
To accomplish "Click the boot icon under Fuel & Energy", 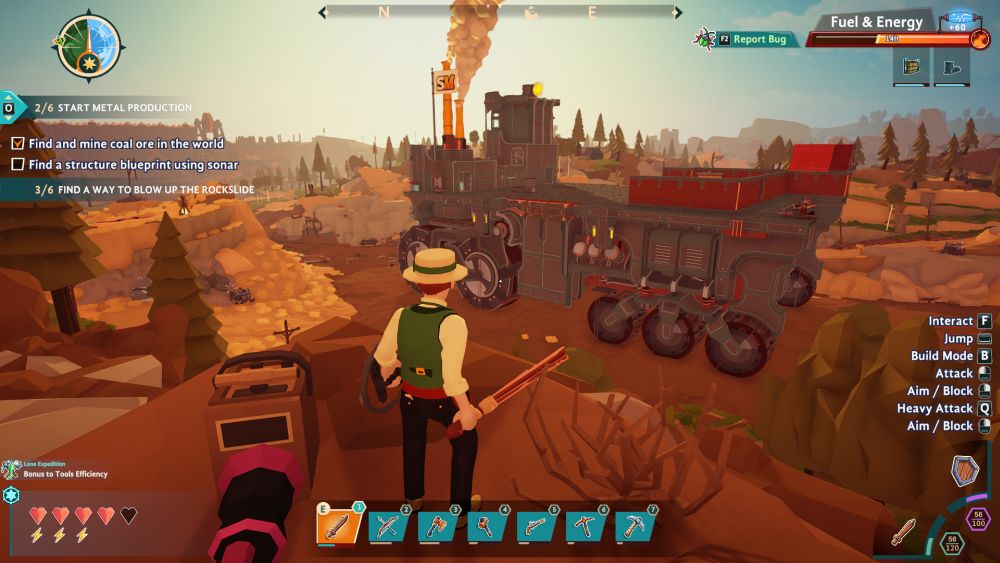I will tap(951, 66).
